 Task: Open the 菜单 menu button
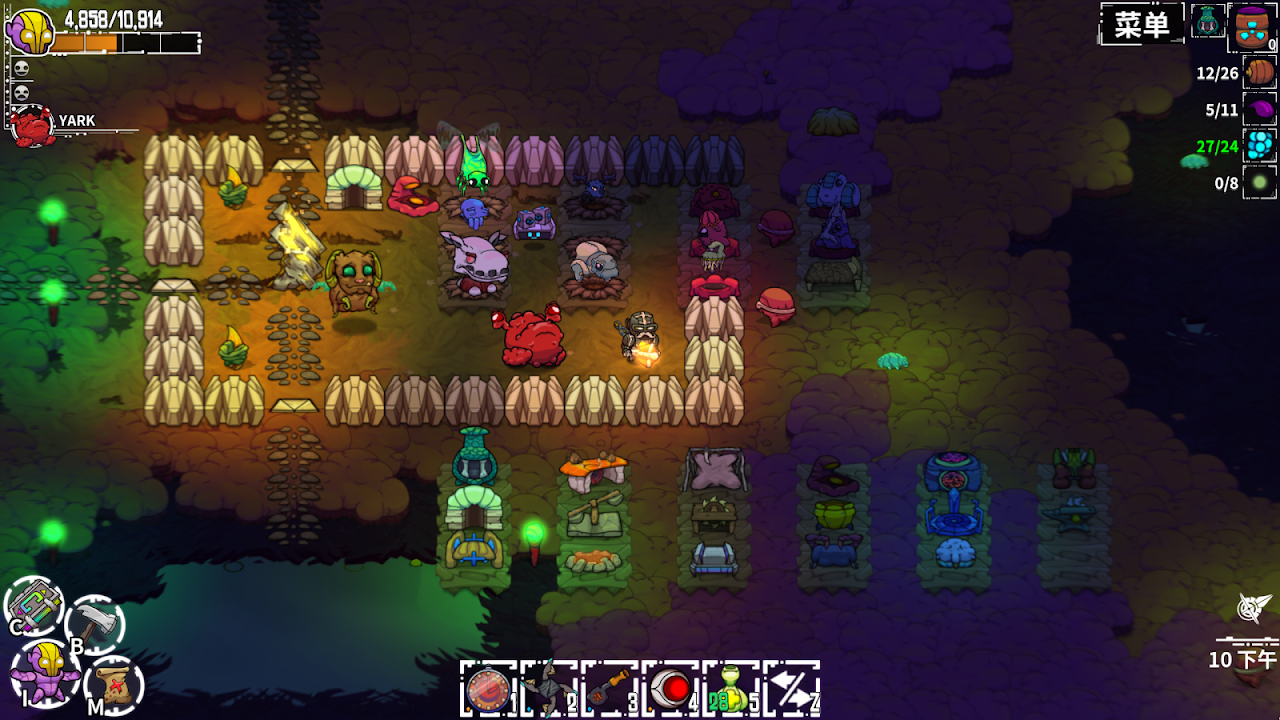pos(1141,24)
